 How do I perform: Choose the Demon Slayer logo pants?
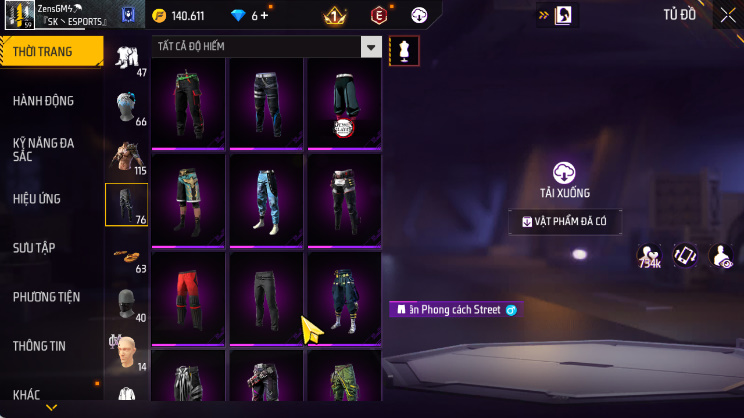coord(343,102)
